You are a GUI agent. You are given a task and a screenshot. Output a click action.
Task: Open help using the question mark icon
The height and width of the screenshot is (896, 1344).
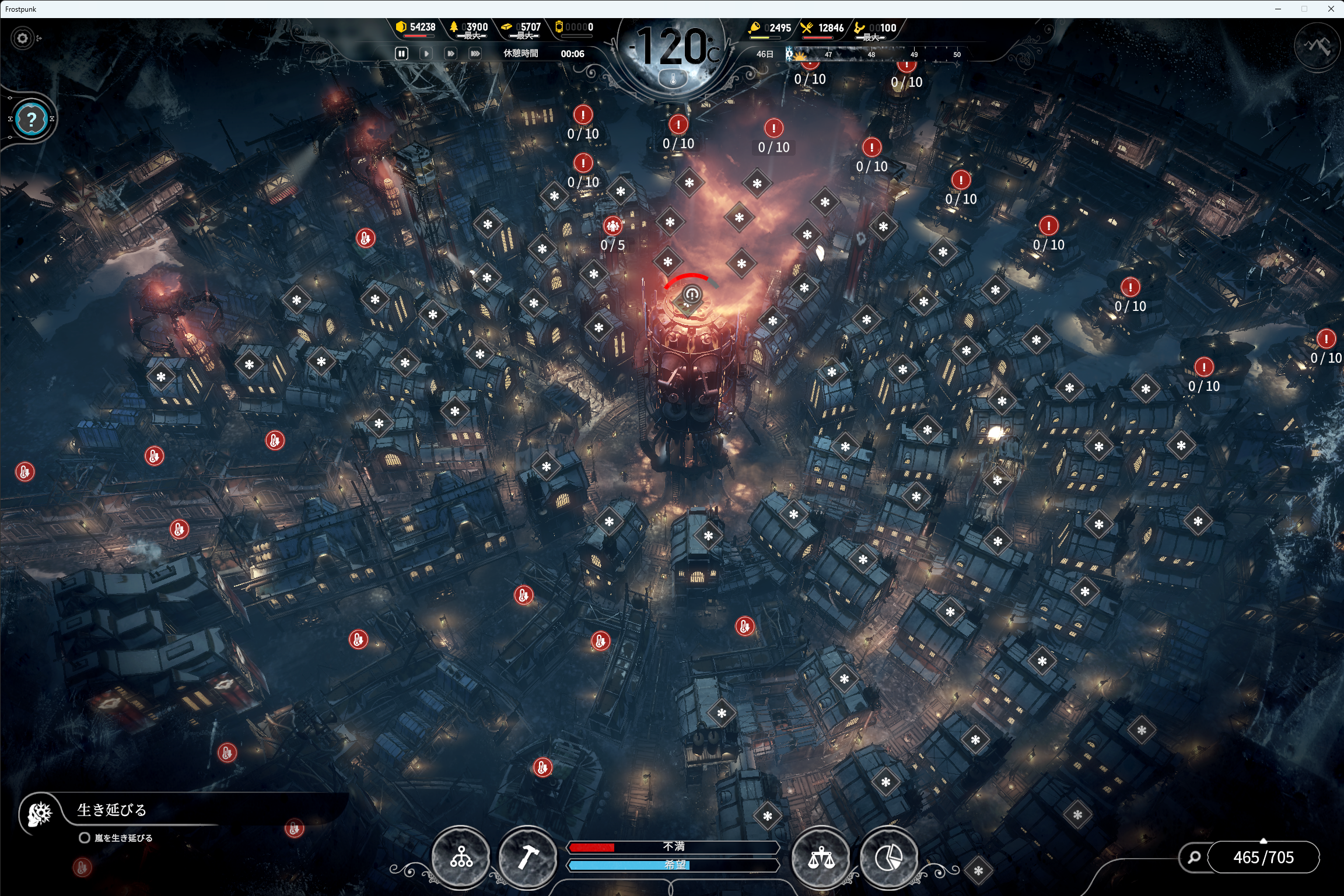point(32,119)
